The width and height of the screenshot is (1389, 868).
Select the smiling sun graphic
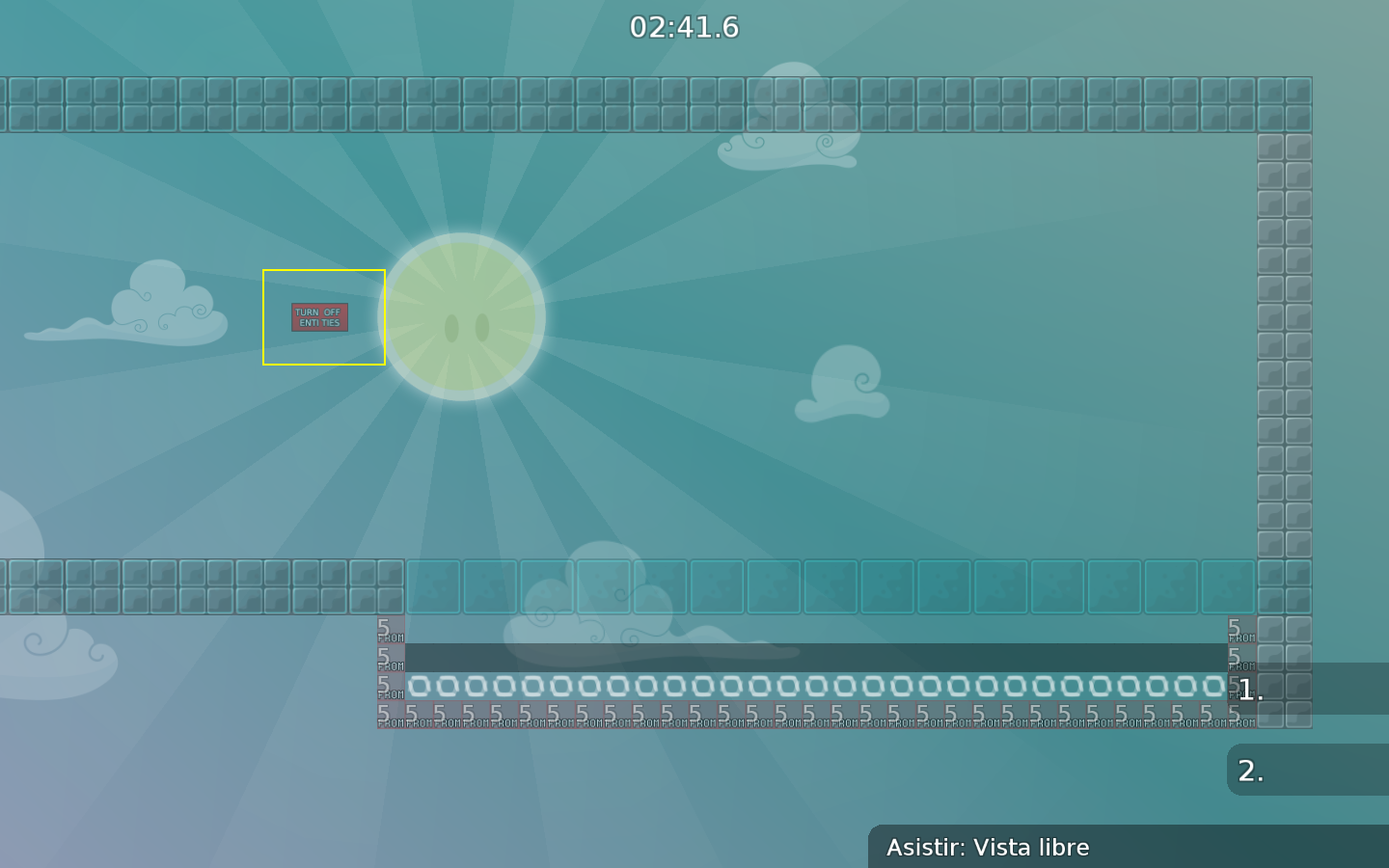click(x=463, y=318)
